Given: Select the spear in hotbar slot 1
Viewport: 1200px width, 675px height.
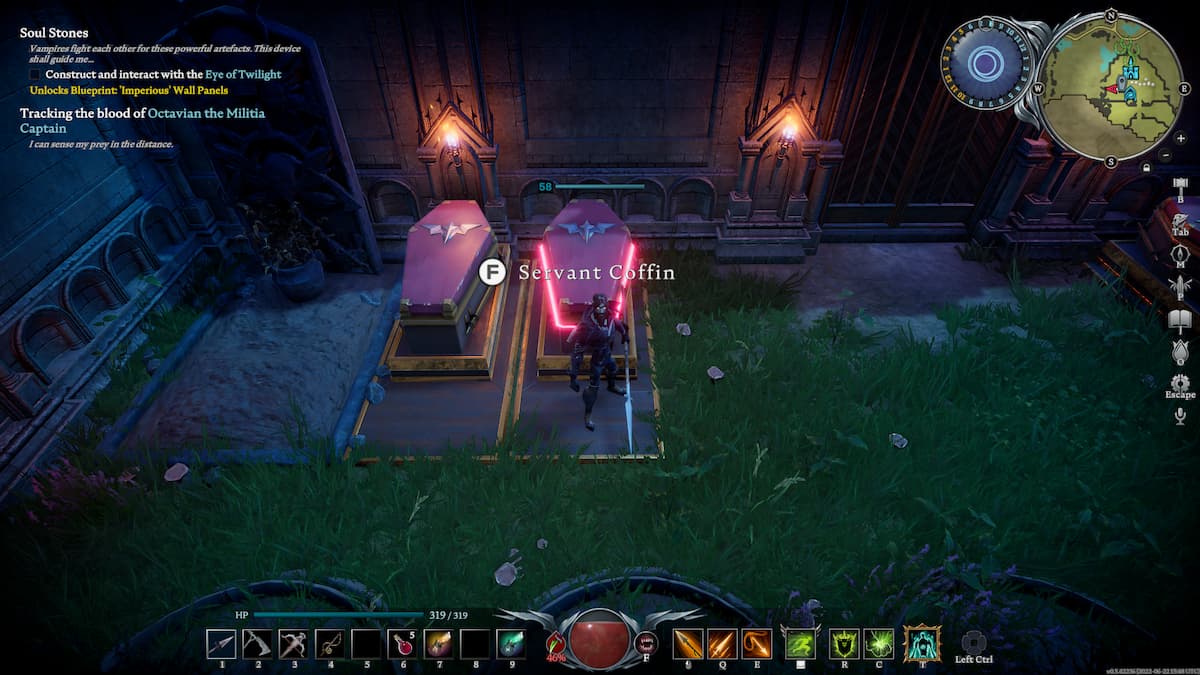Looking at the screenshot, I should pos(221,643).
